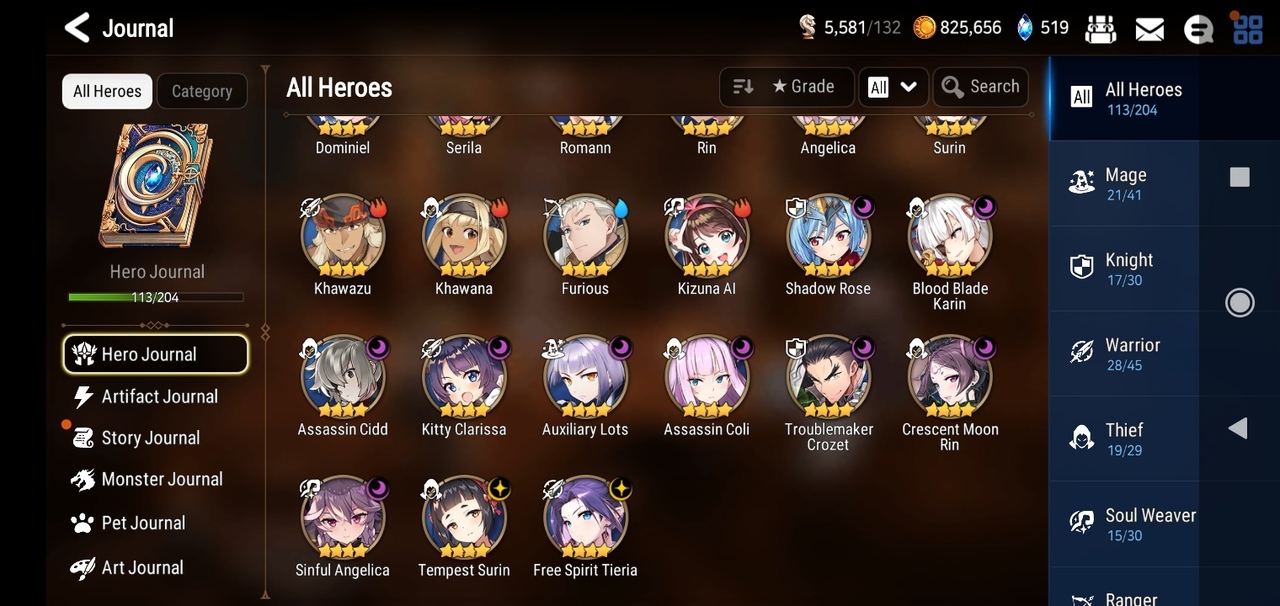
Task: Open the Pet Journal
Action: tap(143, 523)
